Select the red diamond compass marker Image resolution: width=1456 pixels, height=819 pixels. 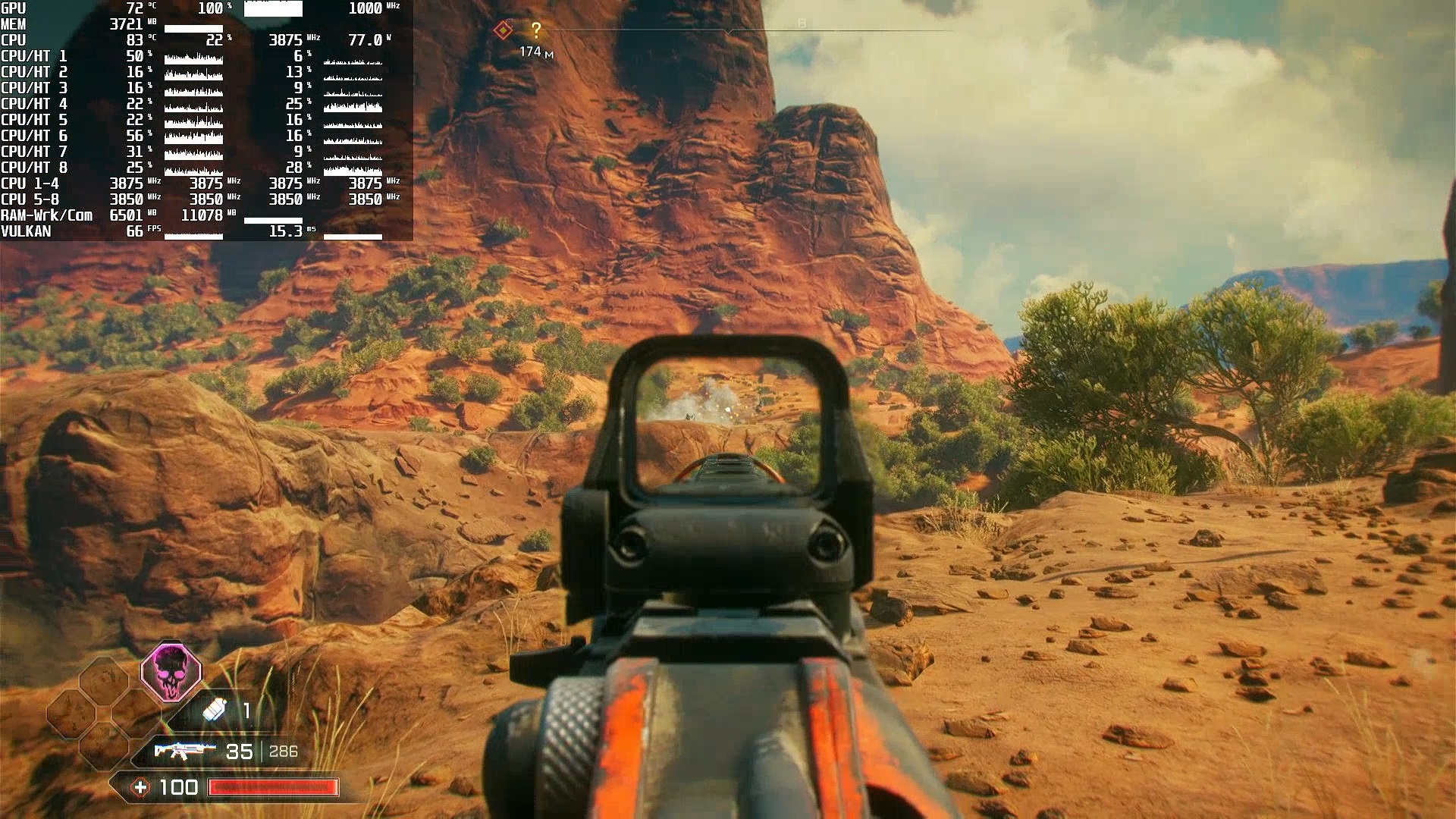tap(503, 30)
